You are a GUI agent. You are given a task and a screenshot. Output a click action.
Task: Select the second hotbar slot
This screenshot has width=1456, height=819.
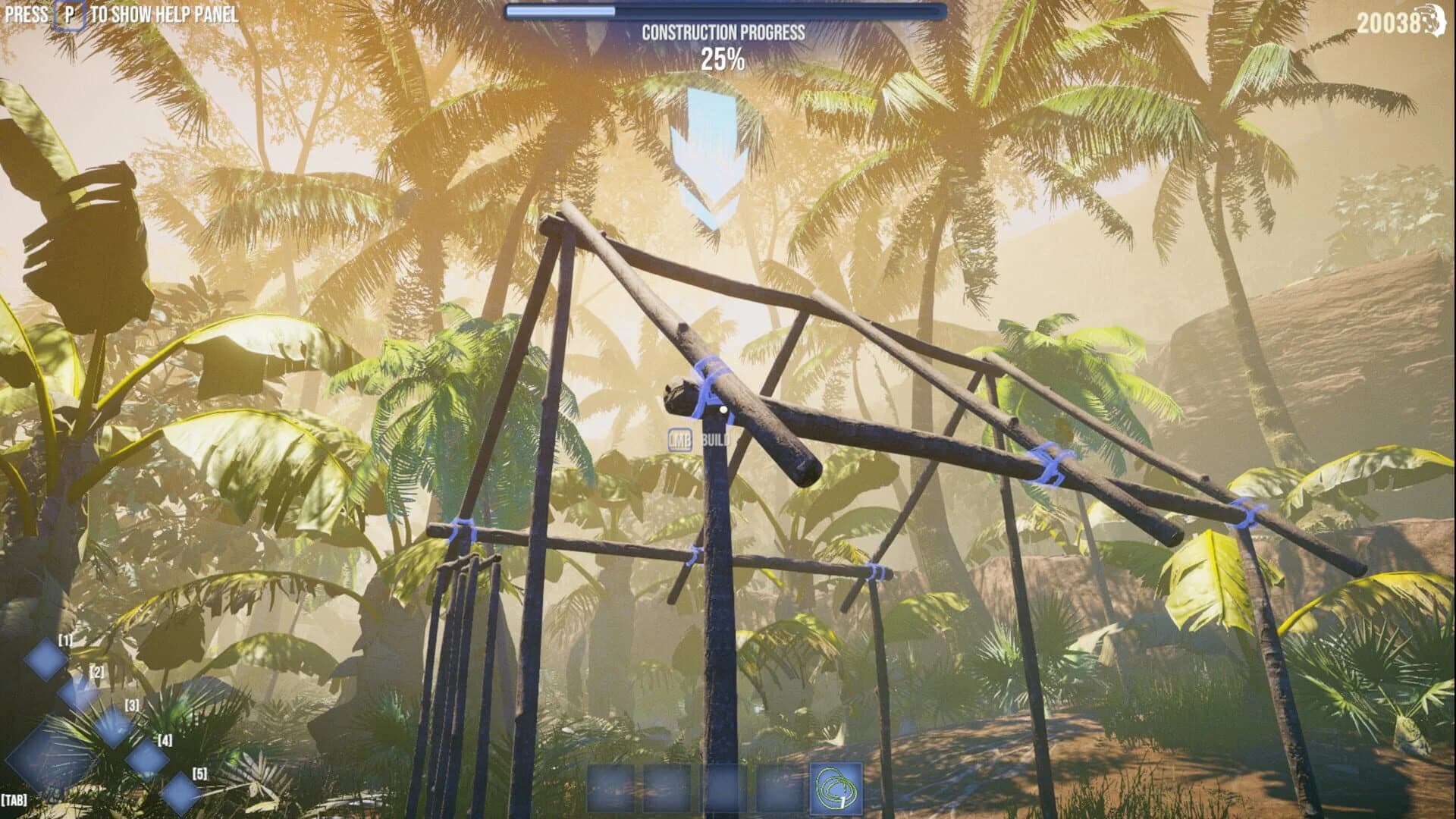[x=667, y=789]
